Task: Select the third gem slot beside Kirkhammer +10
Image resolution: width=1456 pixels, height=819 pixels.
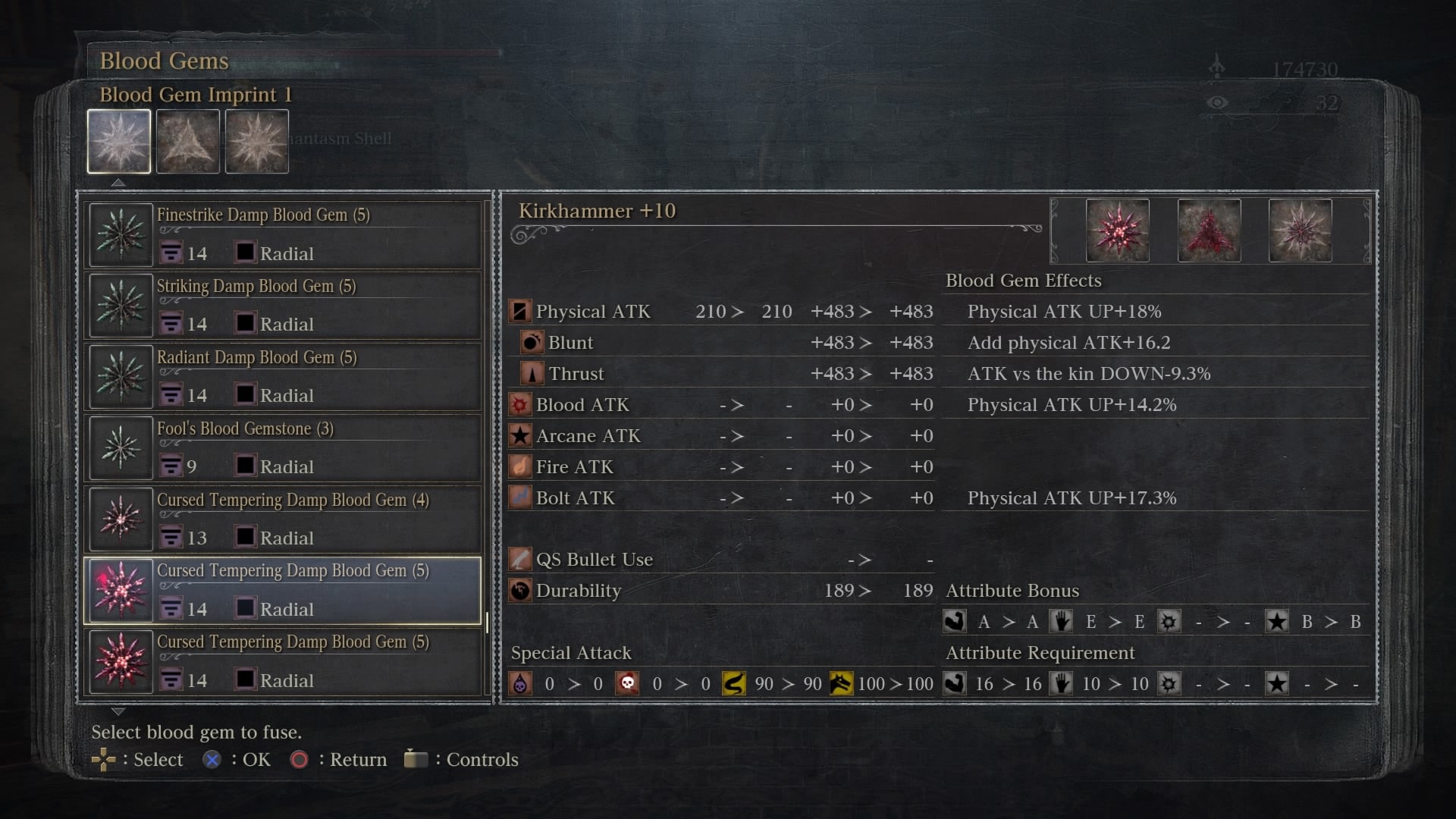Action: click(1300, 230)
